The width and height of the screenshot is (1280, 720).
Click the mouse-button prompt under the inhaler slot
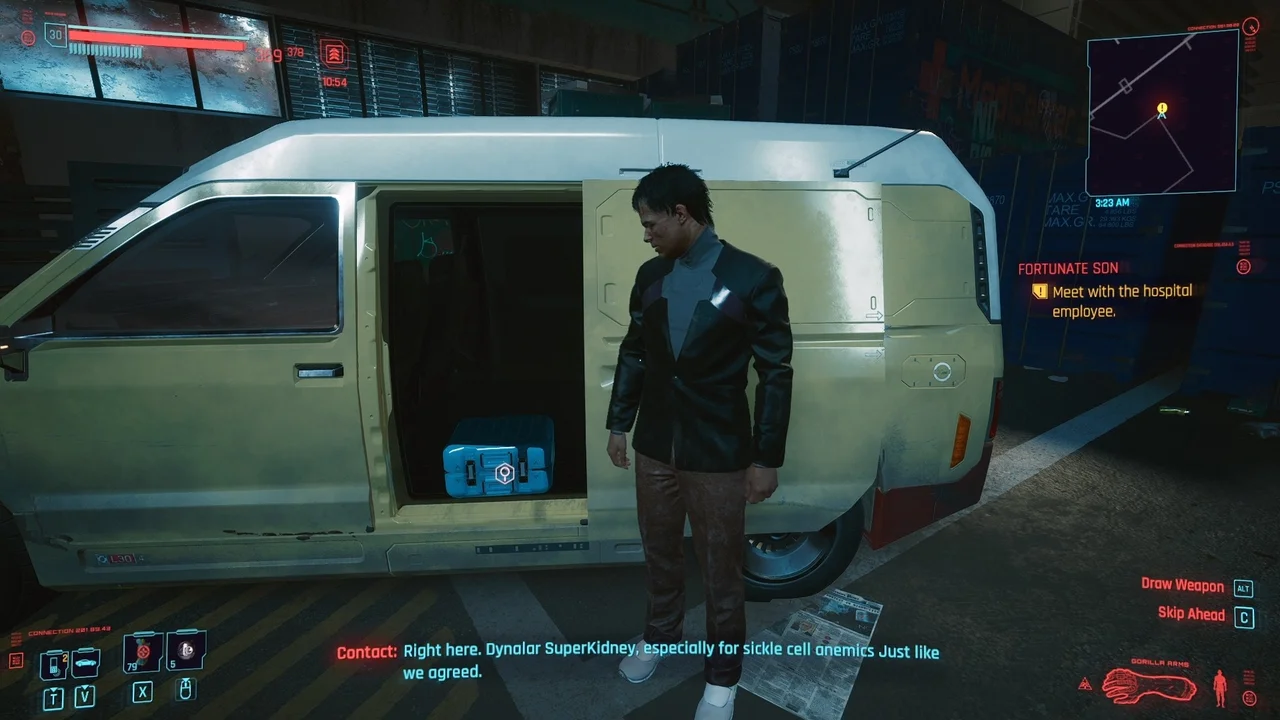[186, 691]
